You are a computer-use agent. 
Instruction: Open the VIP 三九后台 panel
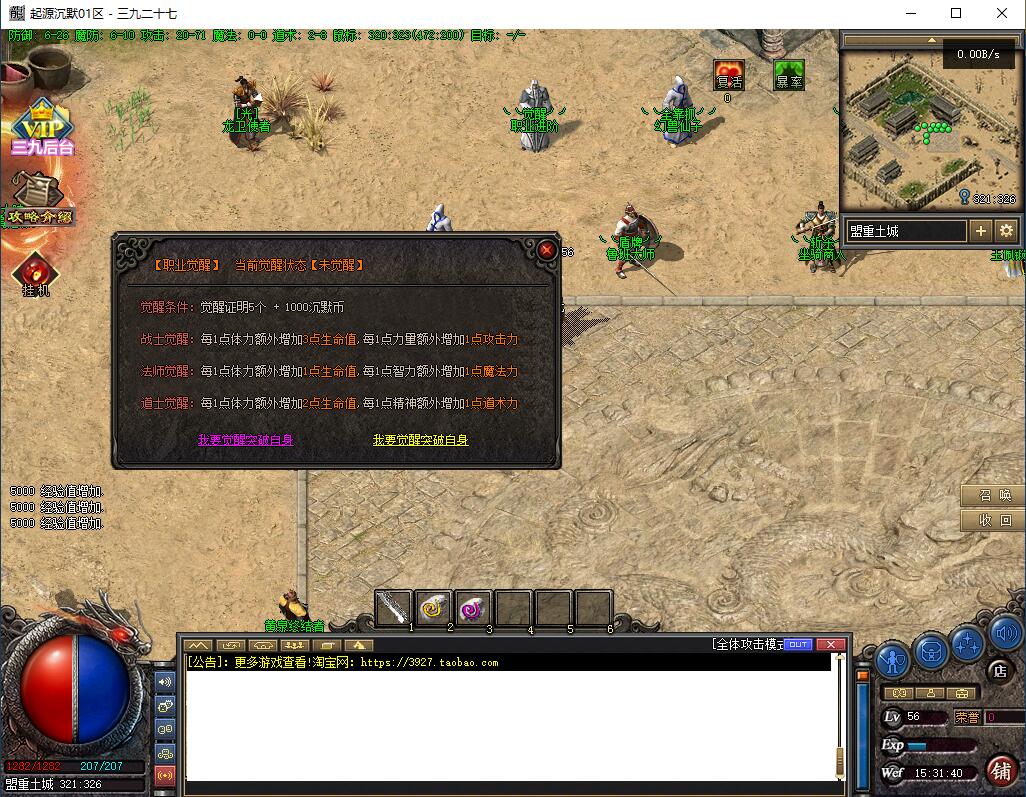(x=42, y=128)
